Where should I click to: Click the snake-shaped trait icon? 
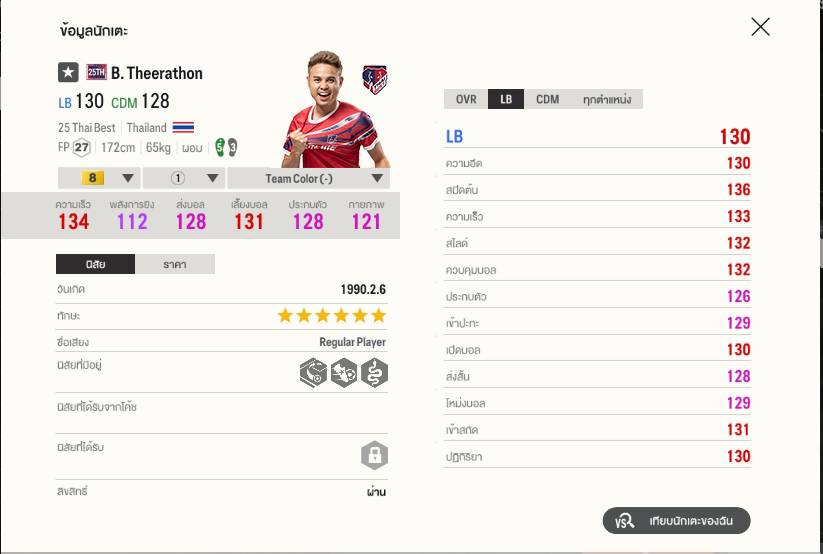click(x=374, y=373)
